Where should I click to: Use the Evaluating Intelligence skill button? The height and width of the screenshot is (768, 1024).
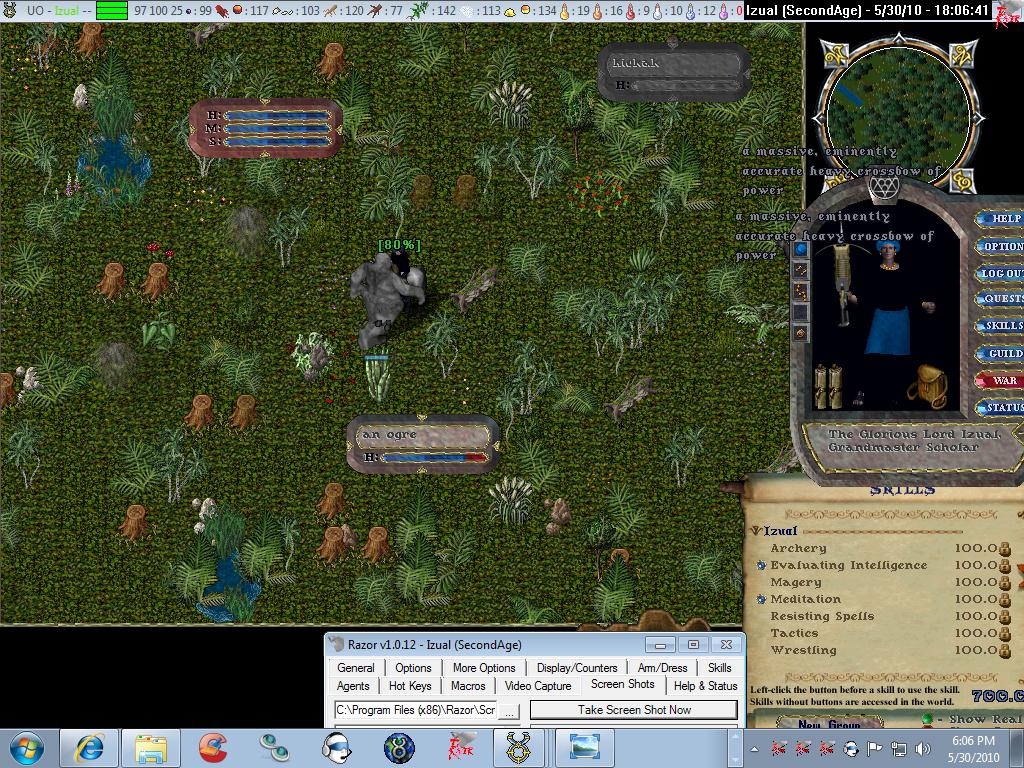[x=762, y=566]
